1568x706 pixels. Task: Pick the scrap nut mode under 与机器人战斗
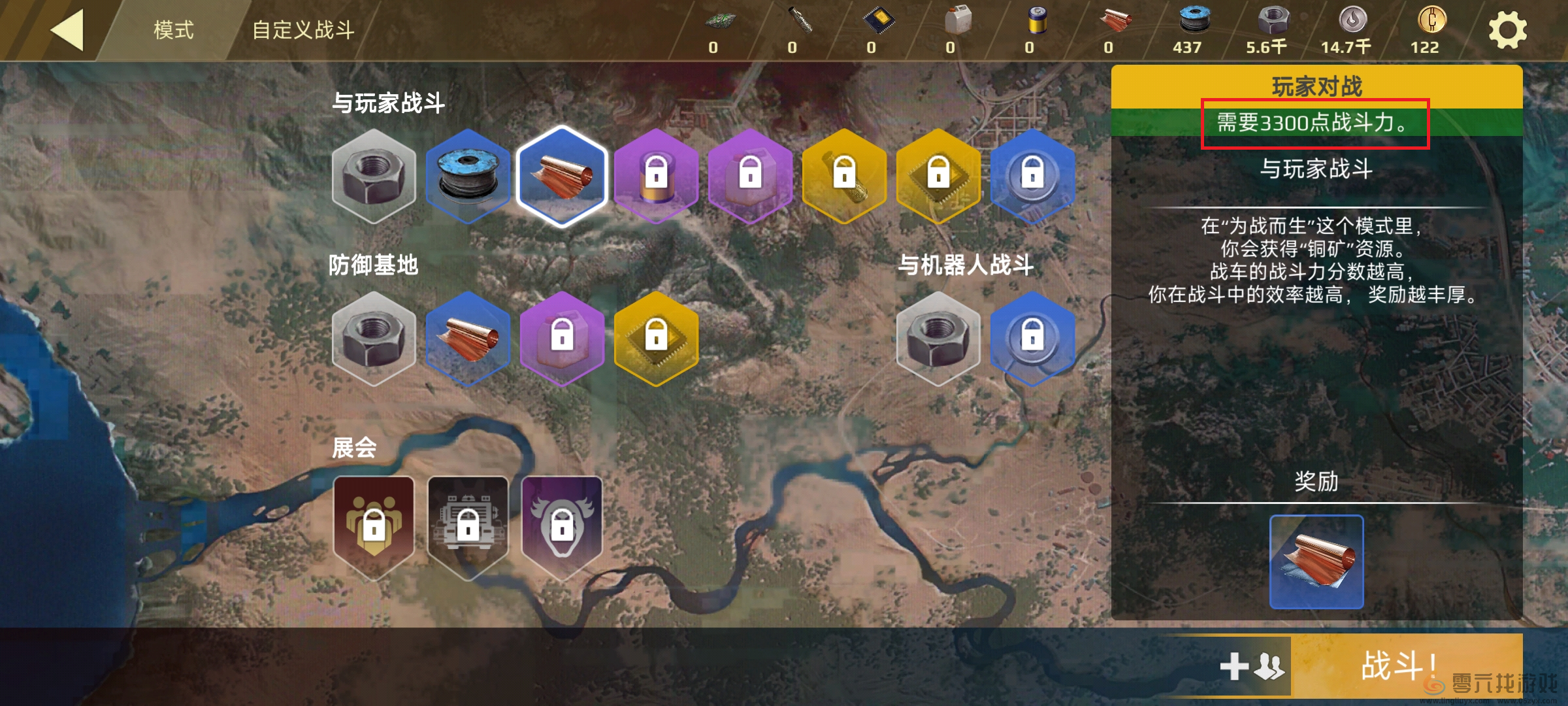938,338
